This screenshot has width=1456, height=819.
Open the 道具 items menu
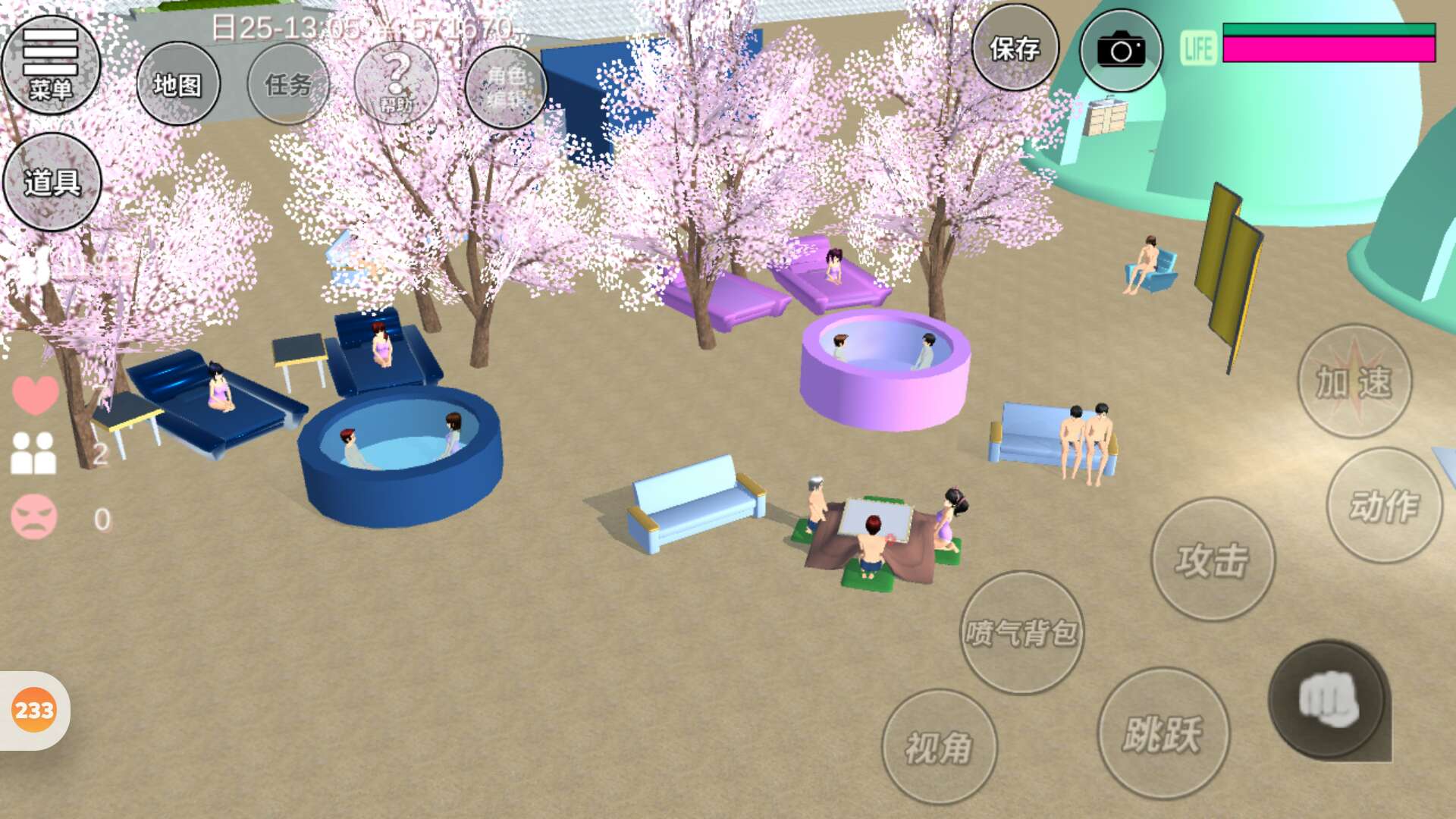coord(52,182)
